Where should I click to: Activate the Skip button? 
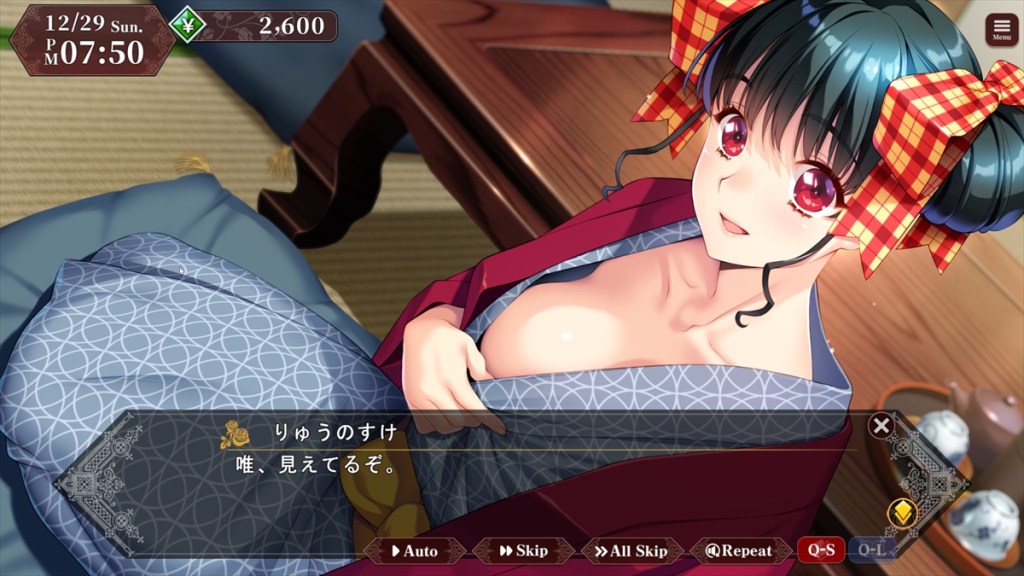tap(524, 550)
